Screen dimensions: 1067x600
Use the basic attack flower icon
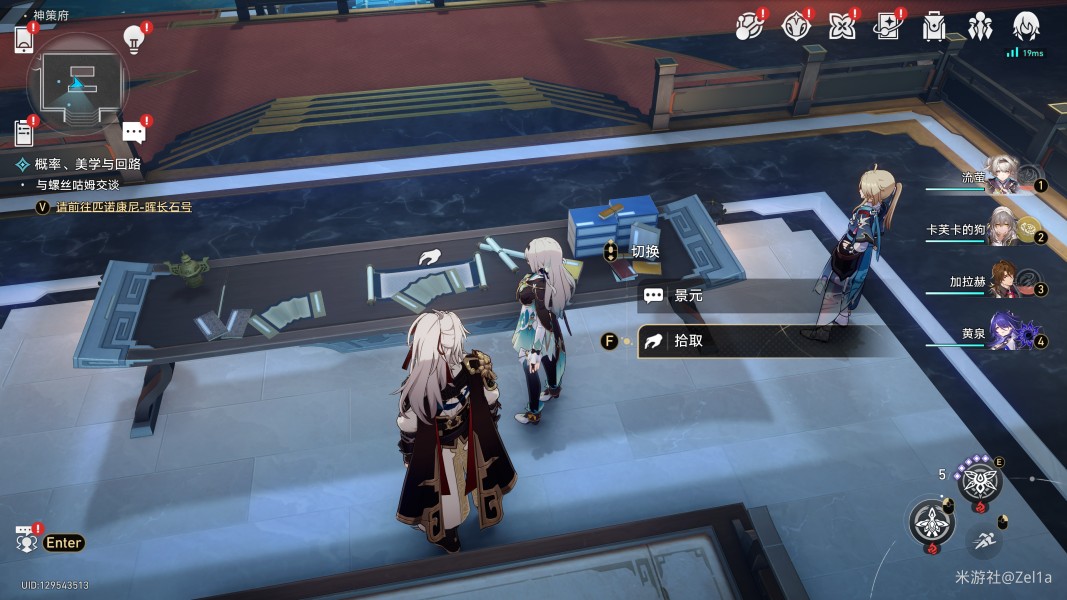point(930,522)
